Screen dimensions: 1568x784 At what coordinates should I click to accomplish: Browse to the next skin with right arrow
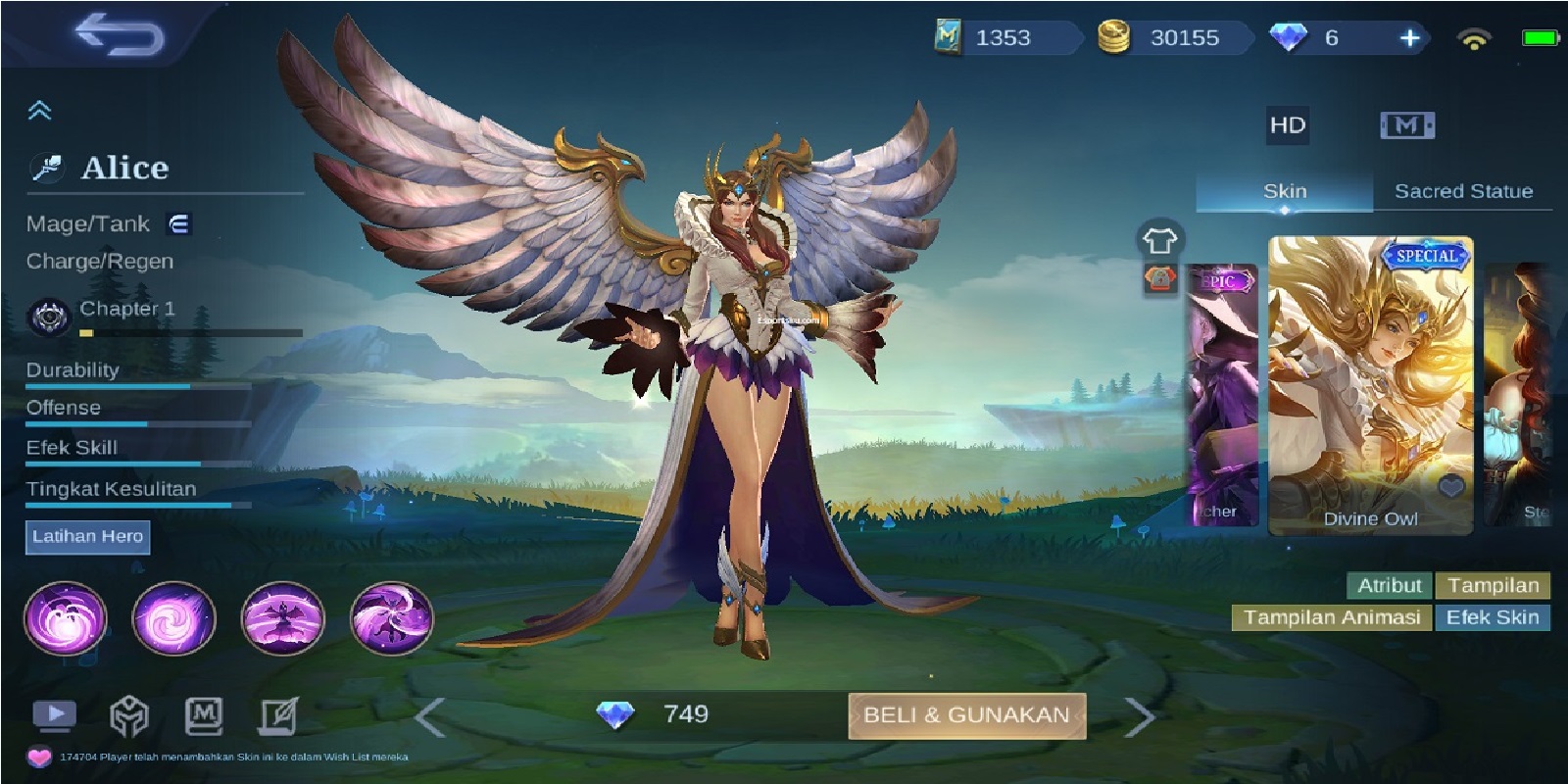click(1140, 715)
